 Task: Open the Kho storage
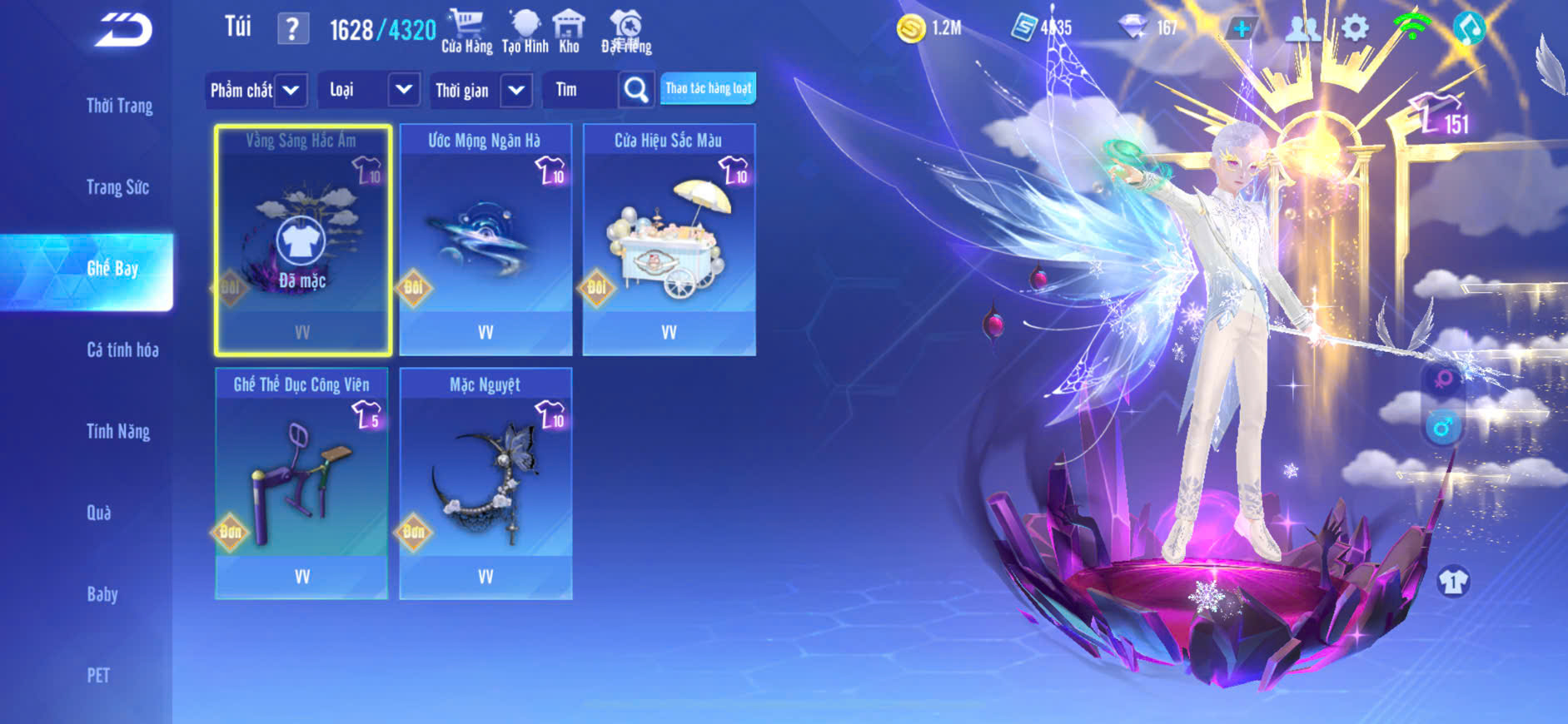[570, 32]
